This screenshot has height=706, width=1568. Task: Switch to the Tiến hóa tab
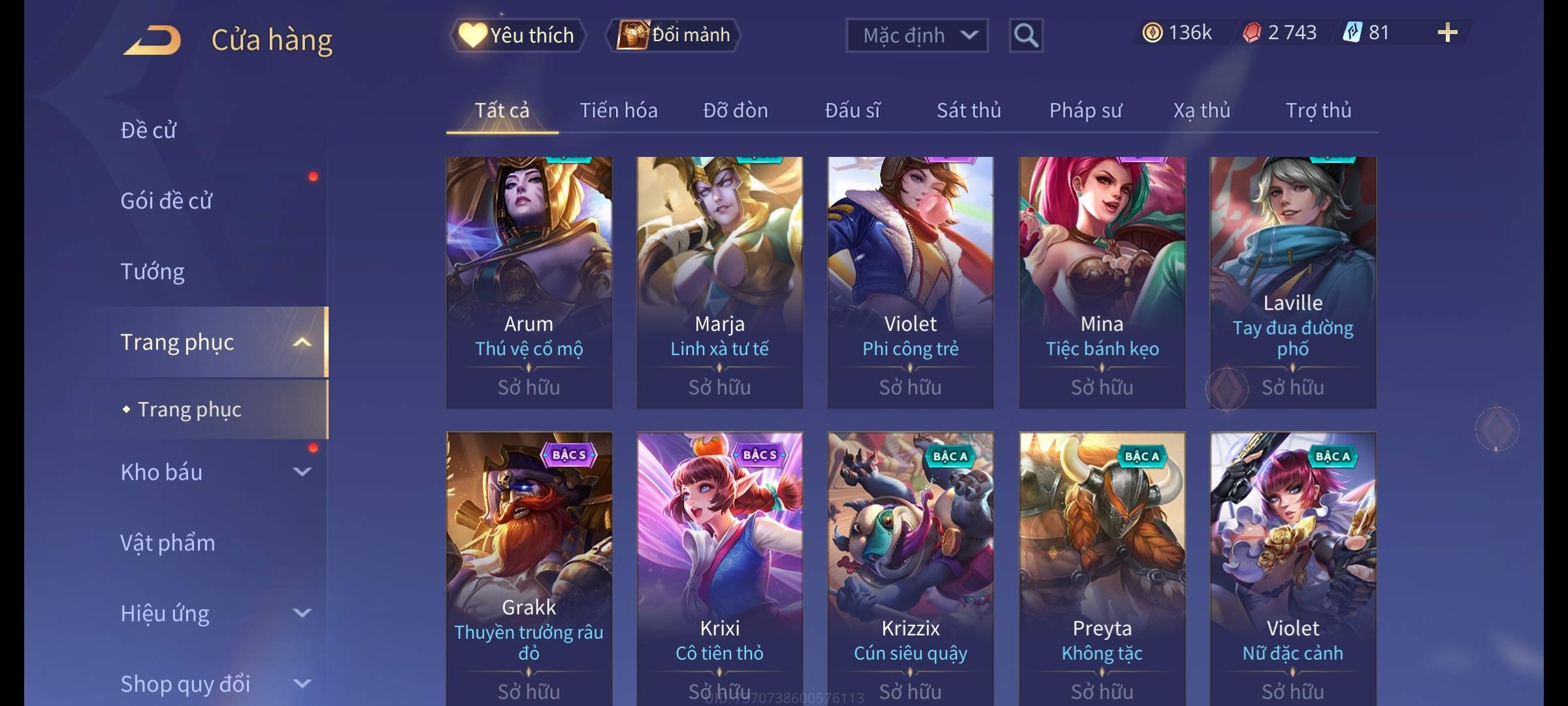pyautogui.click(x=618, y=110)
